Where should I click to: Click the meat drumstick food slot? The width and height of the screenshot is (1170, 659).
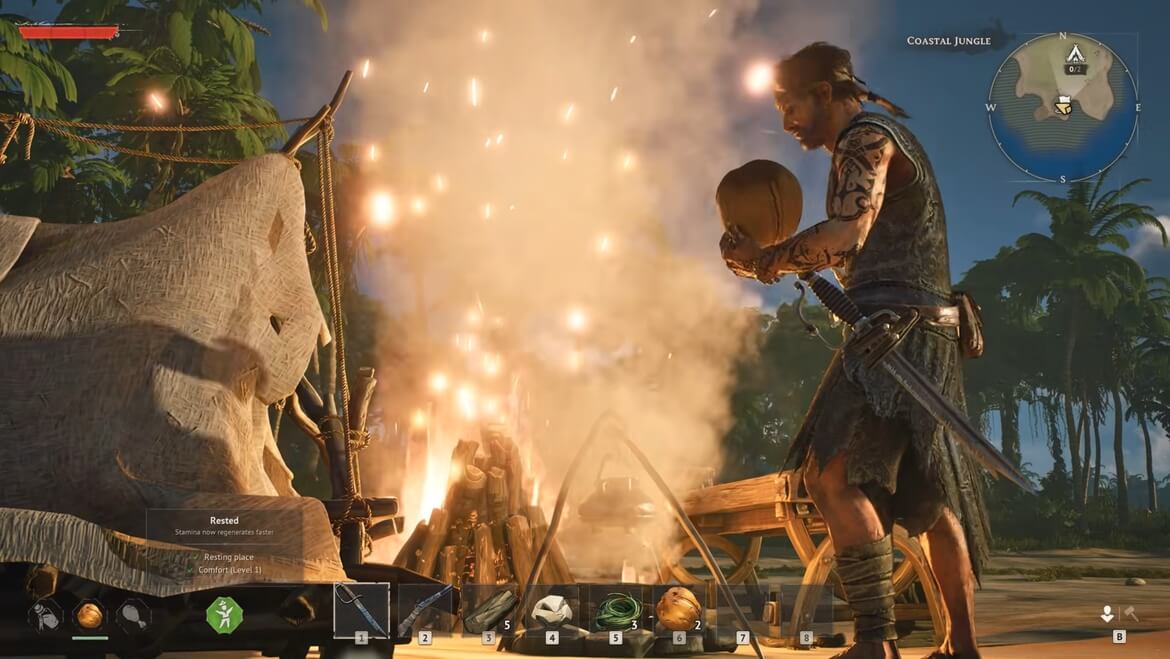pyautogui.click(x=133, y=615)
